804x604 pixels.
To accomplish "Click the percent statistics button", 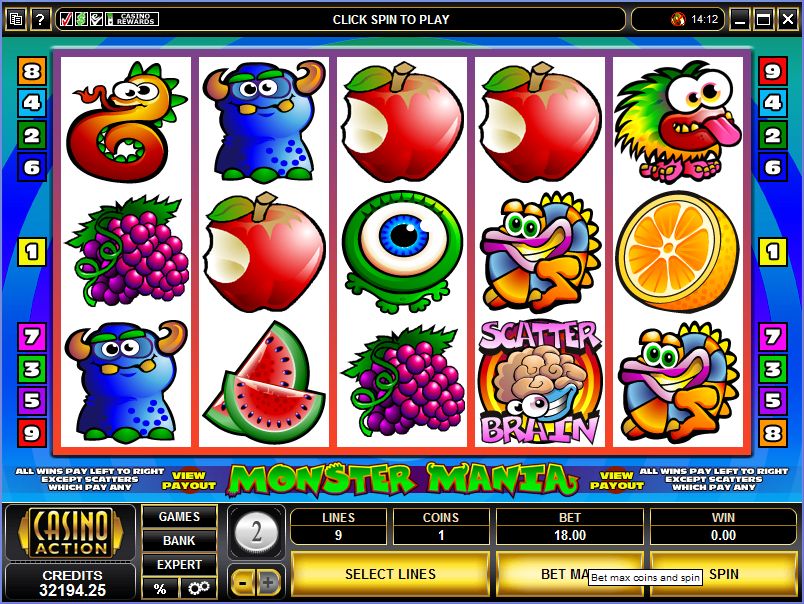I will [x=159, y=588].
